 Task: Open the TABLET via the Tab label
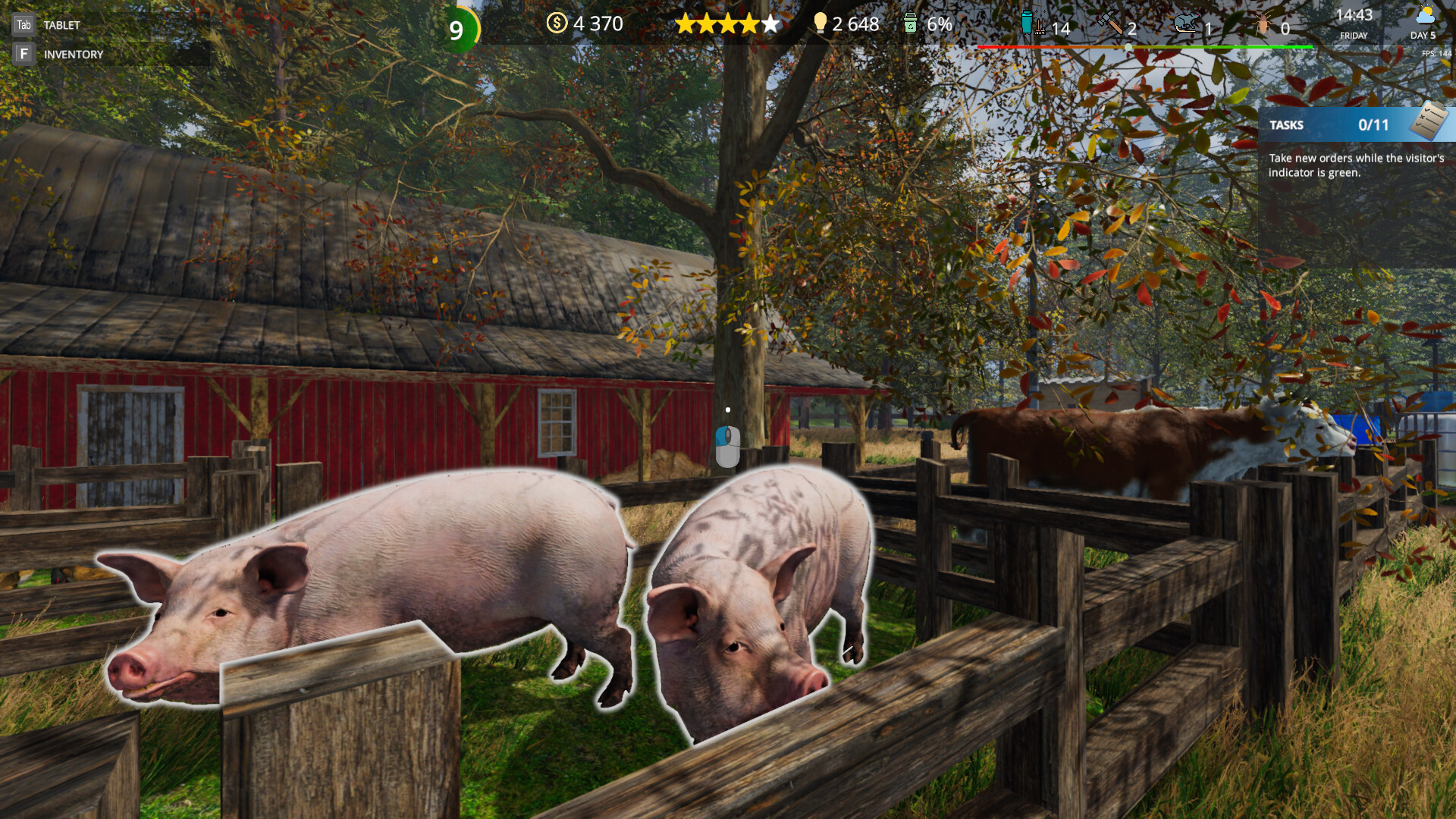pos(24,24)
